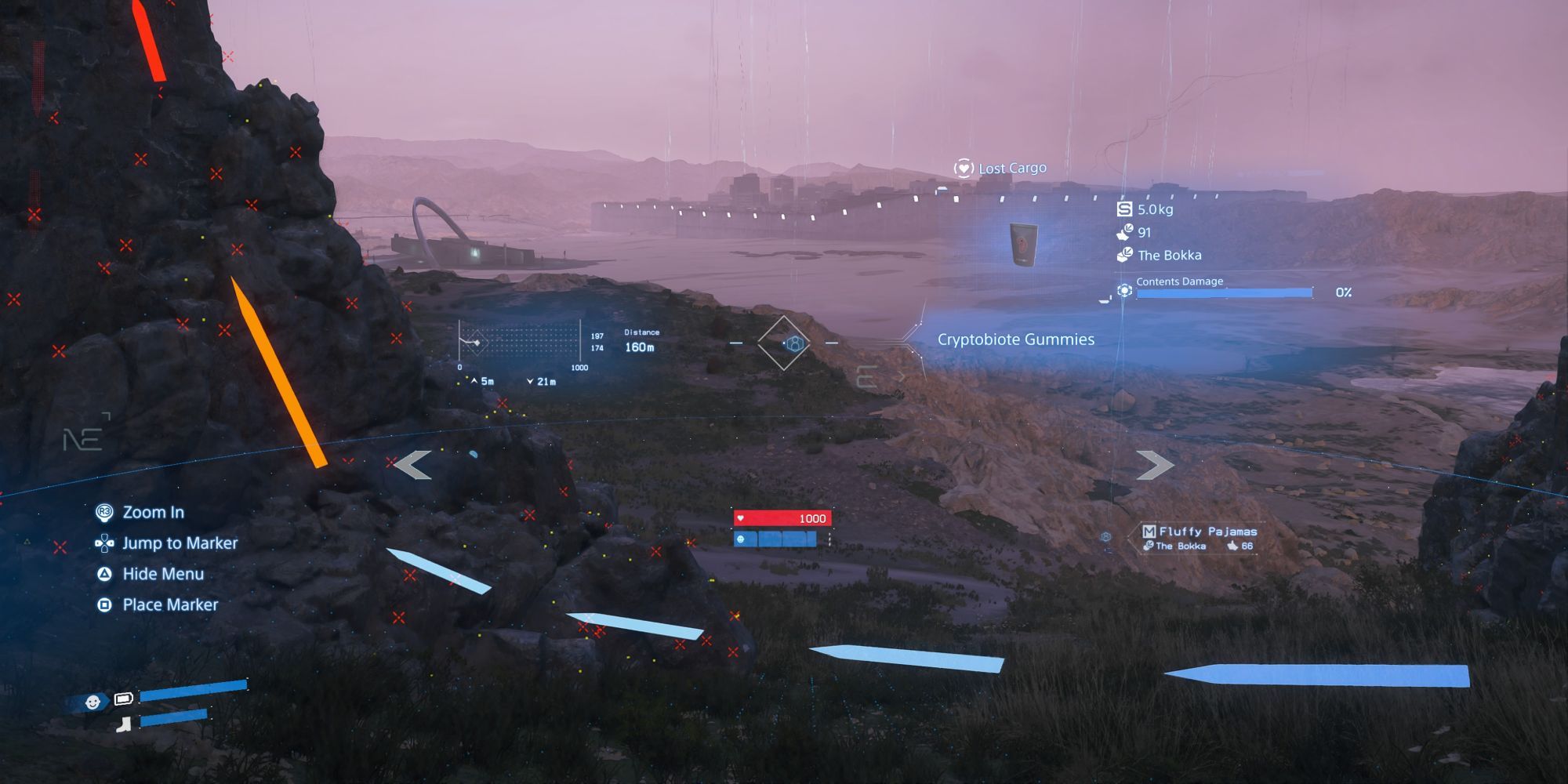Click the BB pod face icon at bottom left

pos(93,702)
